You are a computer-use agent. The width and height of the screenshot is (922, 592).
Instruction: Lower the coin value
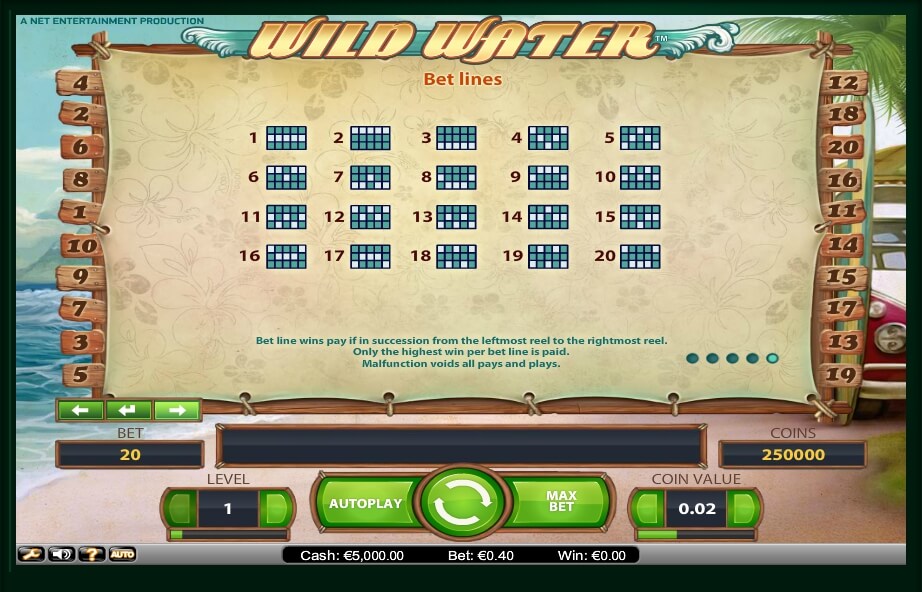pyautogui.click(x=648, y=508)
